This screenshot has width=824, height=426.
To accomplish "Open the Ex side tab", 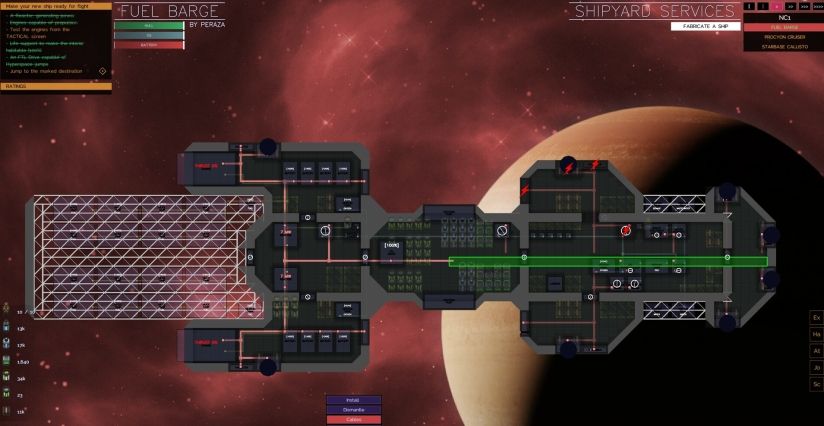I will coord(816,317).
